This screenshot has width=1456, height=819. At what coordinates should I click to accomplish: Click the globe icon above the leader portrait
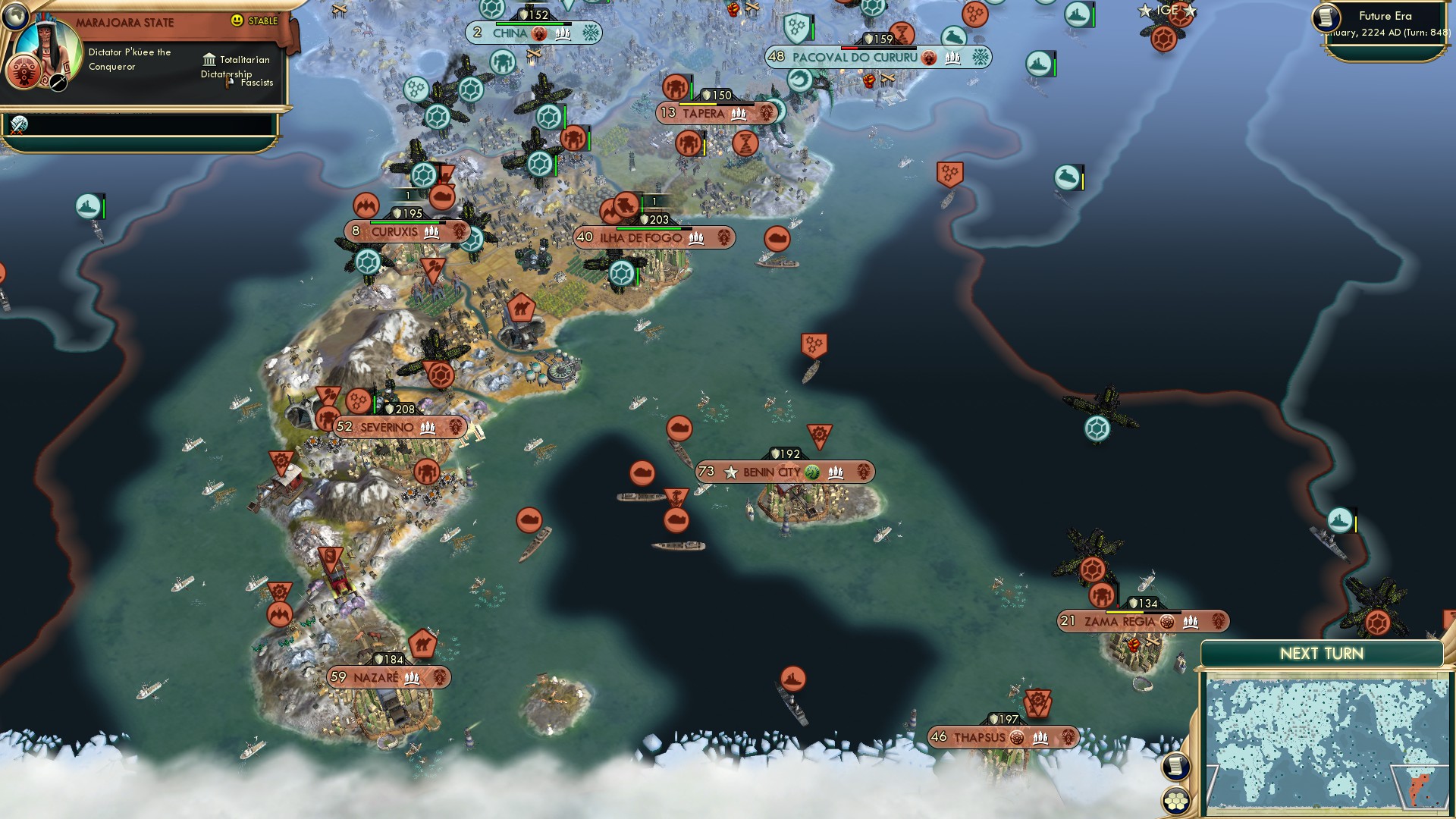(14, 14)
